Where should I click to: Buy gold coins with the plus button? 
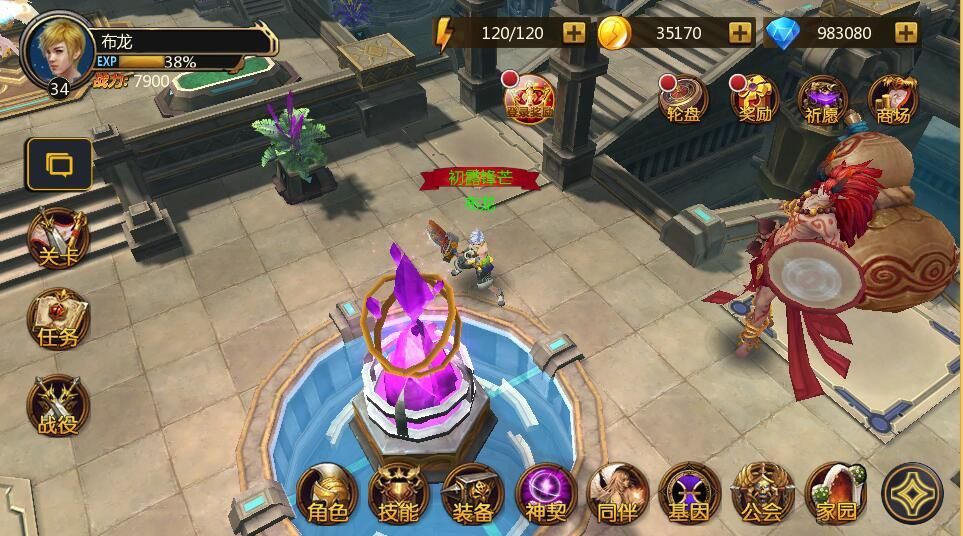click(x=740, y=32)
